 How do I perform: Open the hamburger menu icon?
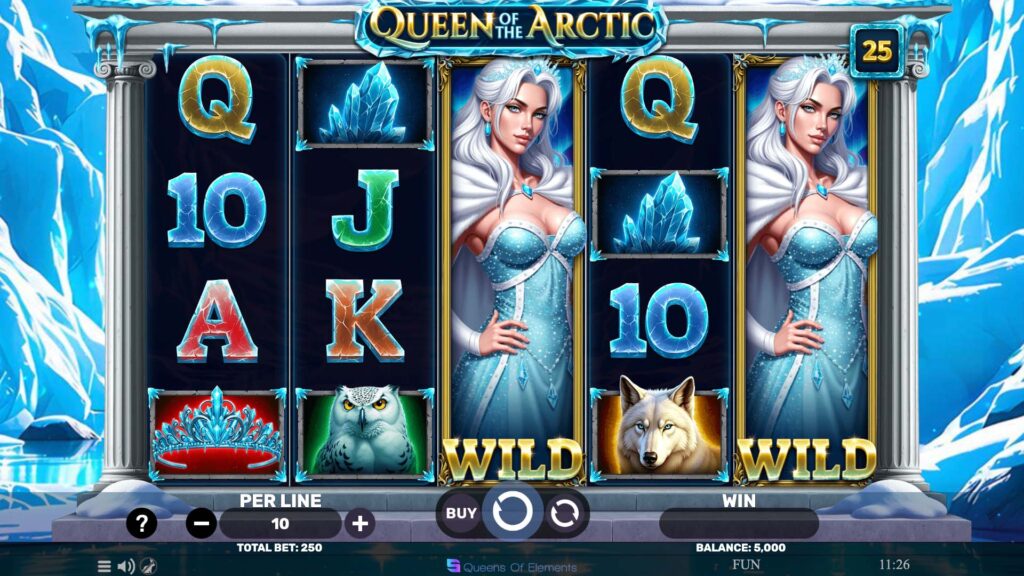tap(104, 566)
